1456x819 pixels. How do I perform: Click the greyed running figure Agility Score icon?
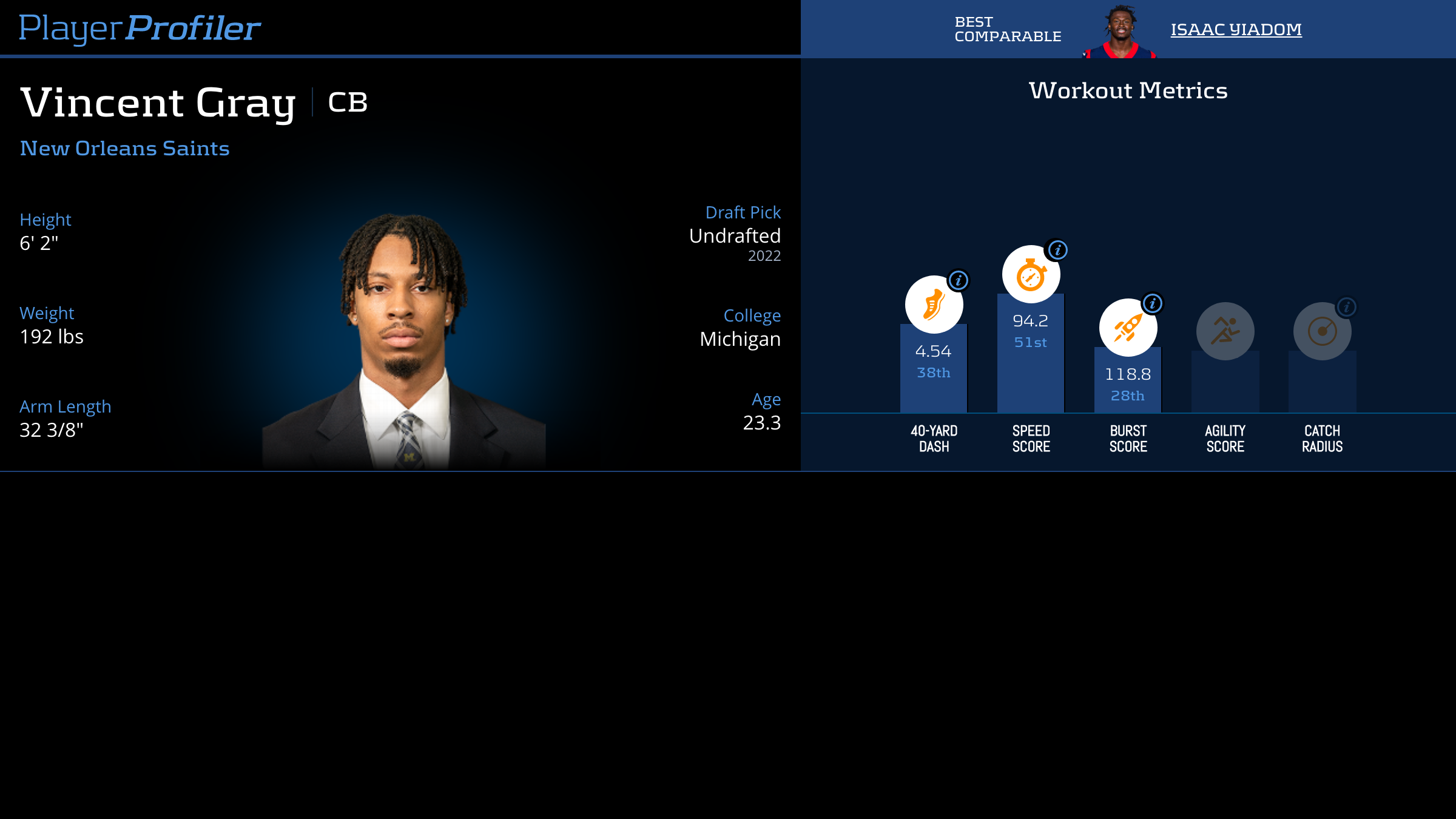(x=1225, y=331)
